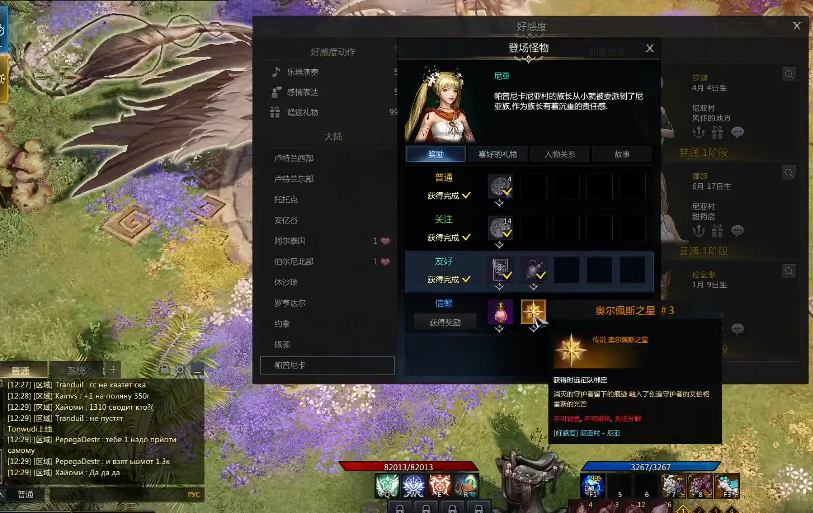Pick 阿尔泰因 from the continent list
The image size is (813, 513).
pyautogui.click(x=296, y=241)
